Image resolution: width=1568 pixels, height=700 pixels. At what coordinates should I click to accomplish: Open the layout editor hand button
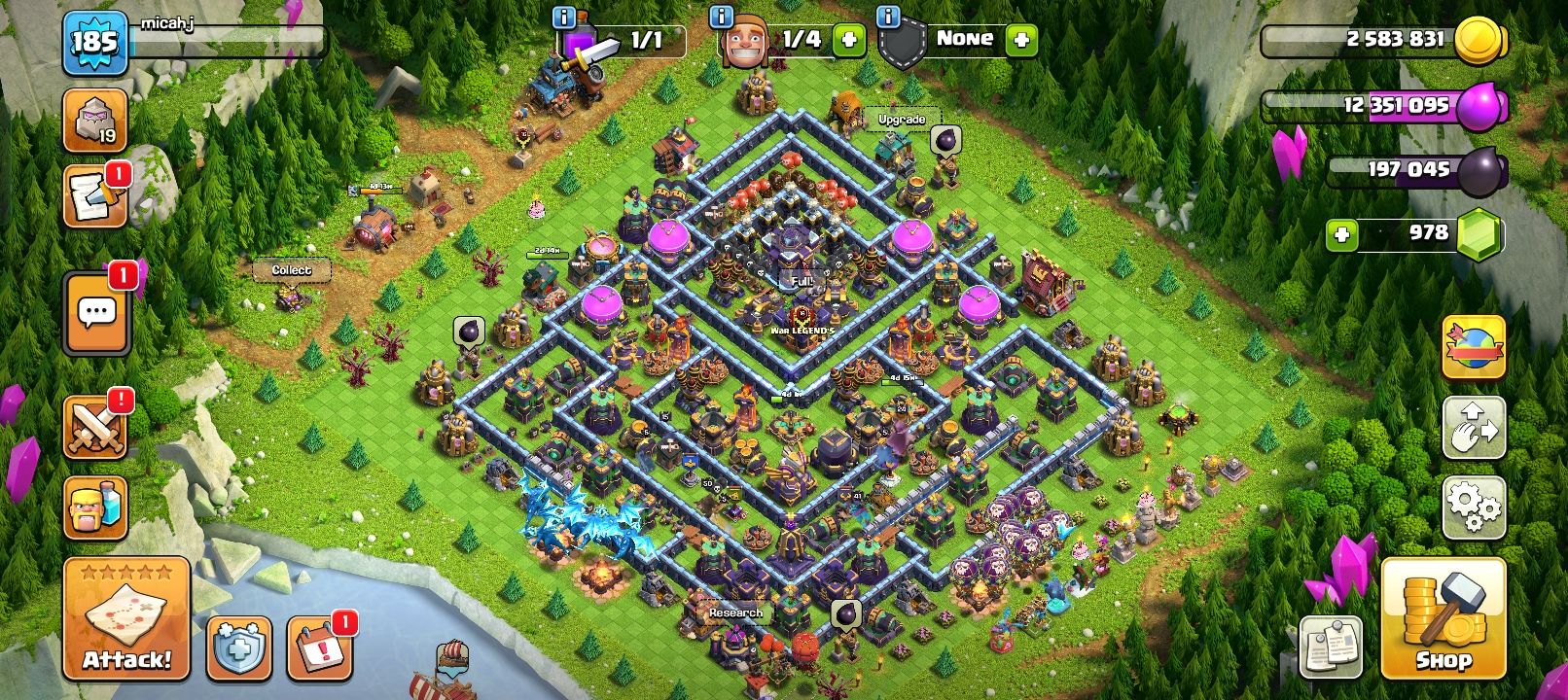coord(1474,427)
